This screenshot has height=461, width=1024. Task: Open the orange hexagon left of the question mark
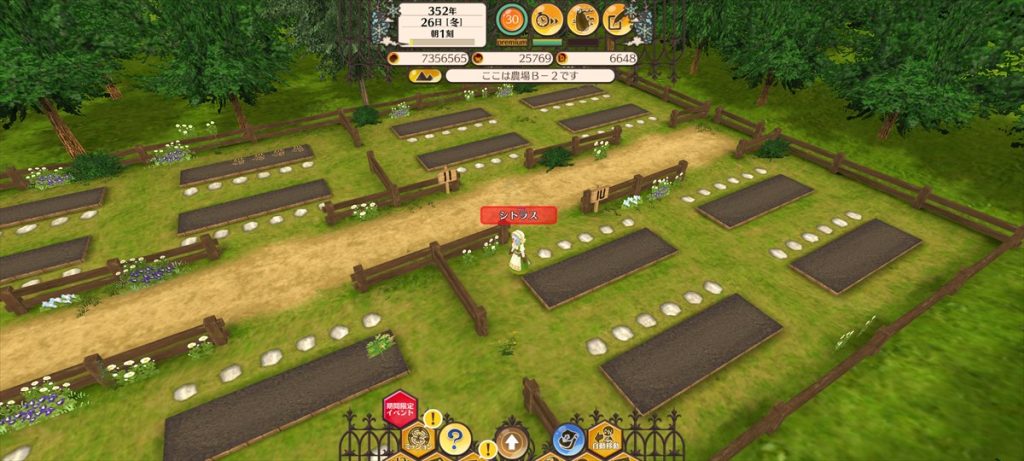point(418,438)
